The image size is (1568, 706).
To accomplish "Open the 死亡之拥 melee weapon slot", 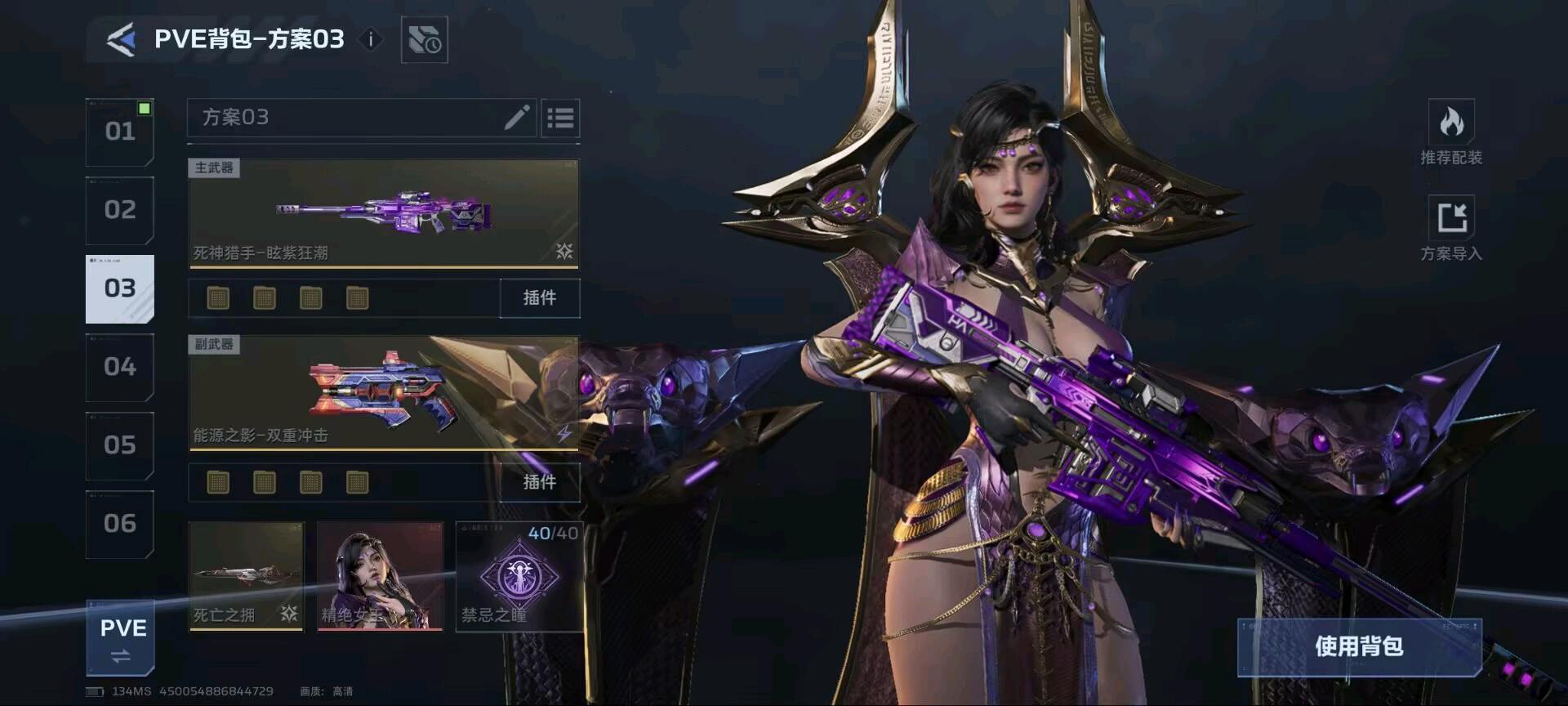I will 246,576.
